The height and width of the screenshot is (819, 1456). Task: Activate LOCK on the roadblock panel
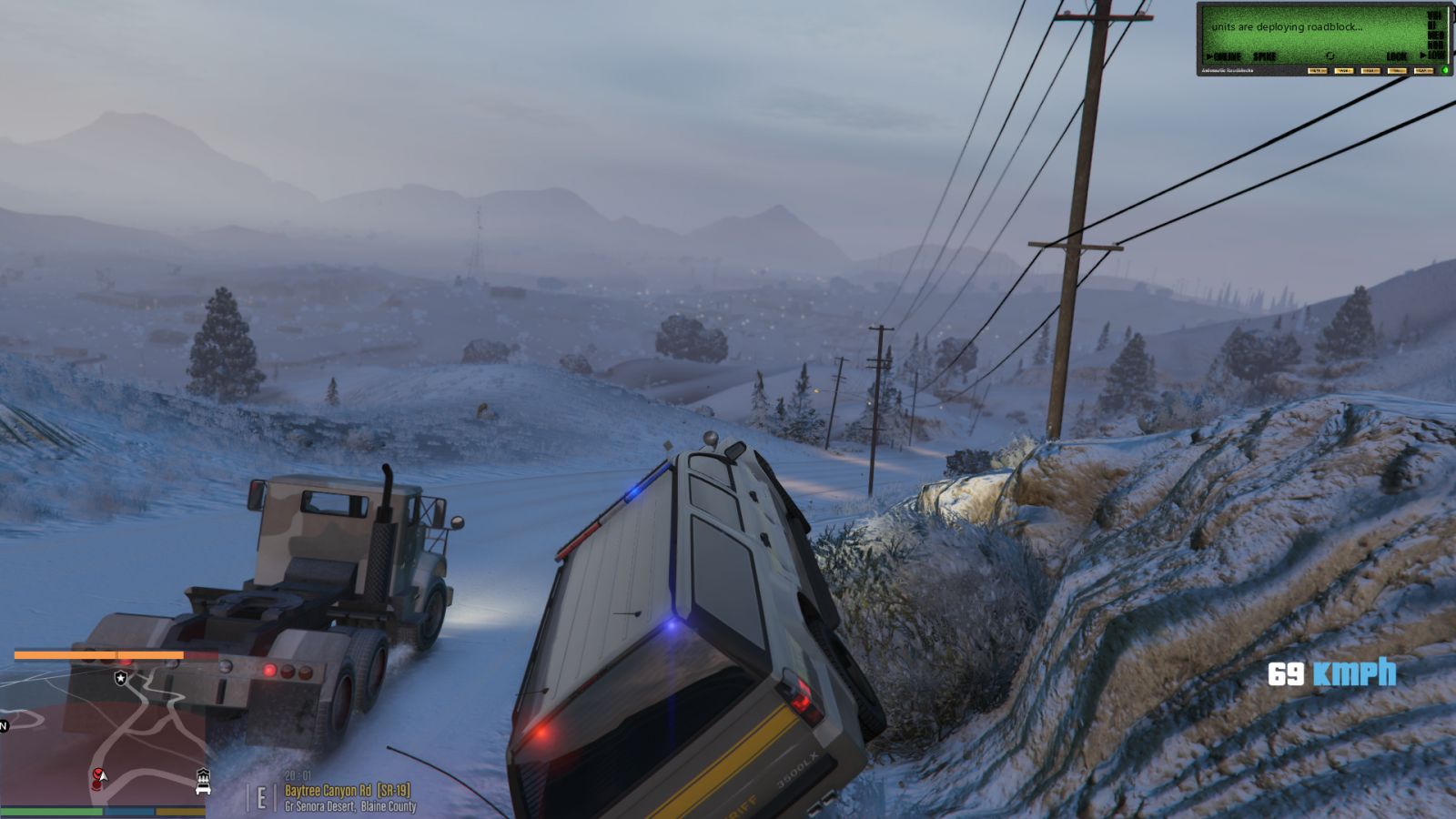pyautogui.click(x=1396, y=56)
